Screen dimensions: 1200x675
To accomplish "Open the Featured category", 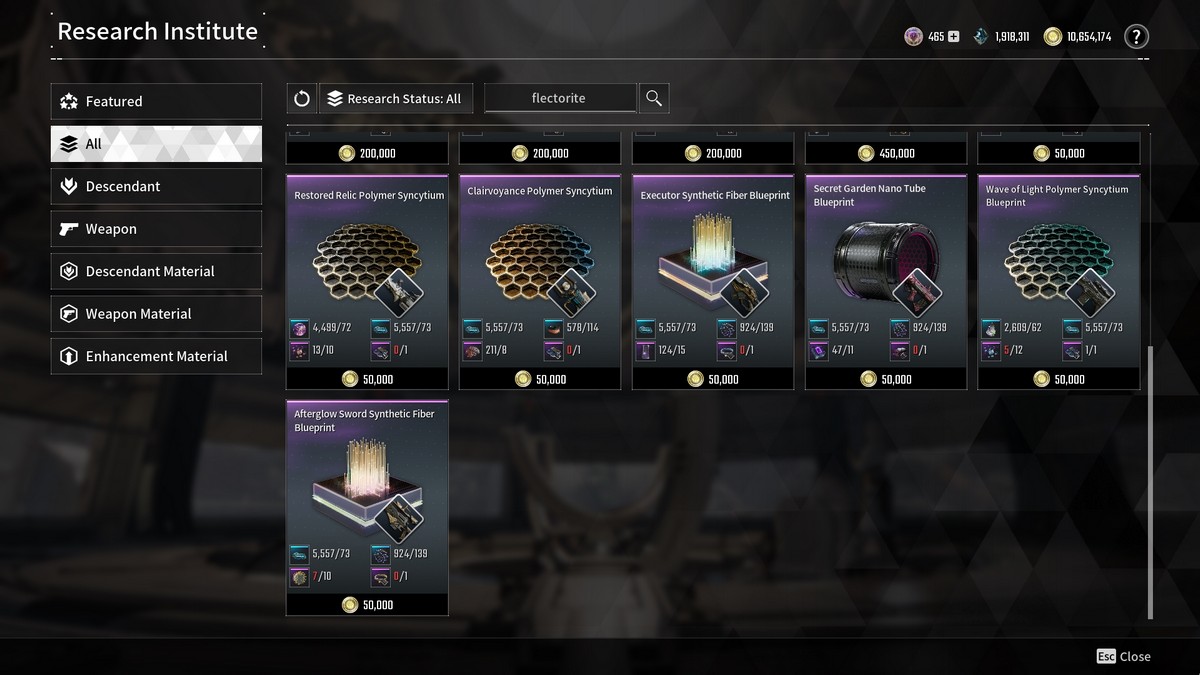I will pyautogui.click(x=156, y=101).
